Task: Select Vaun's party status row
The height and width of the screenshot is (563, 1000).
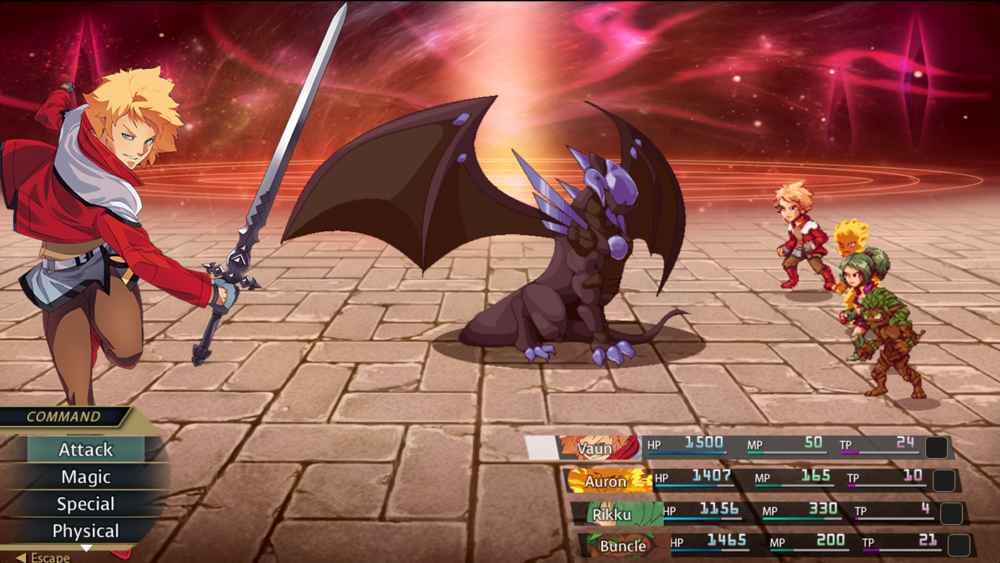Action: click(738, 447)
